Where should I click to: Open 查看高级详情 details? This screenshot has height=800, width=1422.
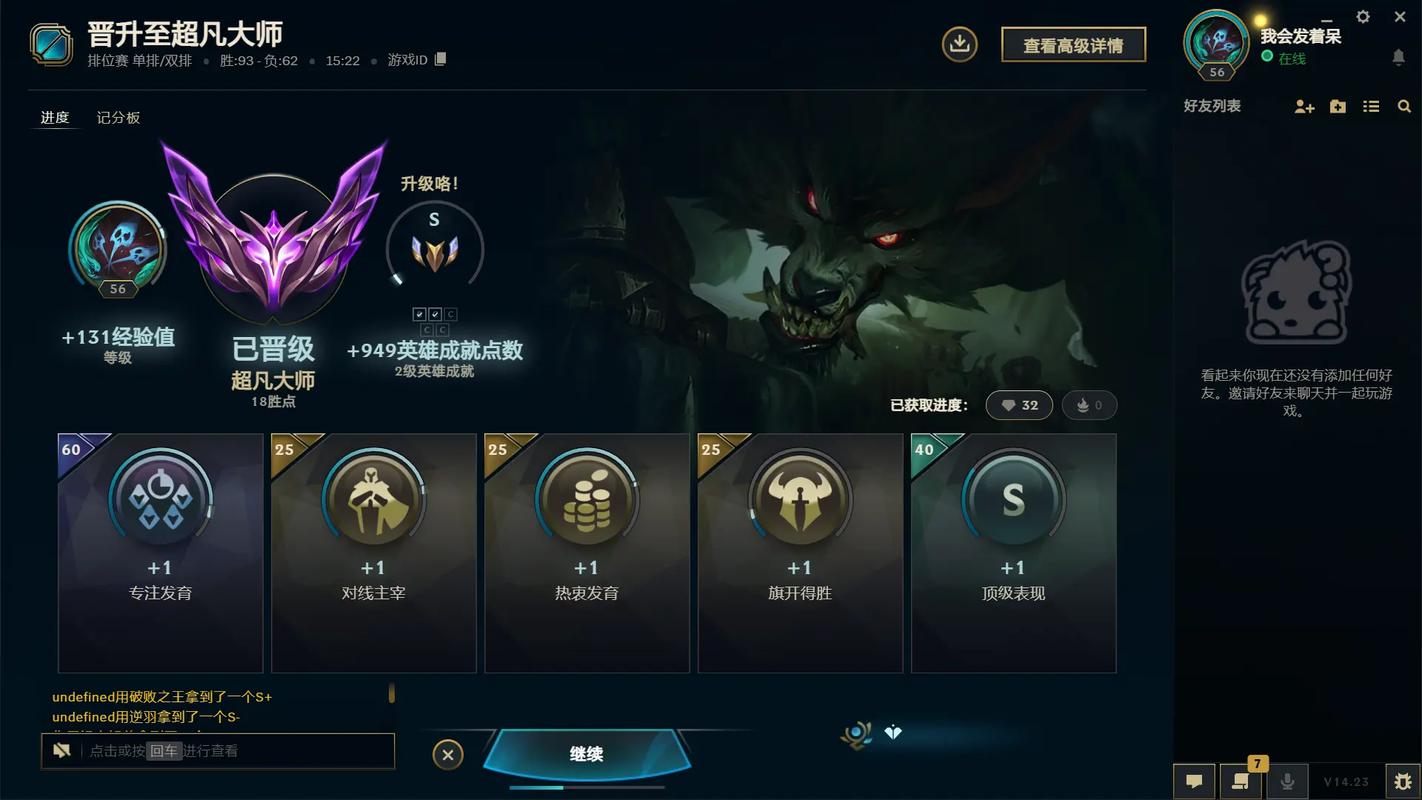point(1073,44)
